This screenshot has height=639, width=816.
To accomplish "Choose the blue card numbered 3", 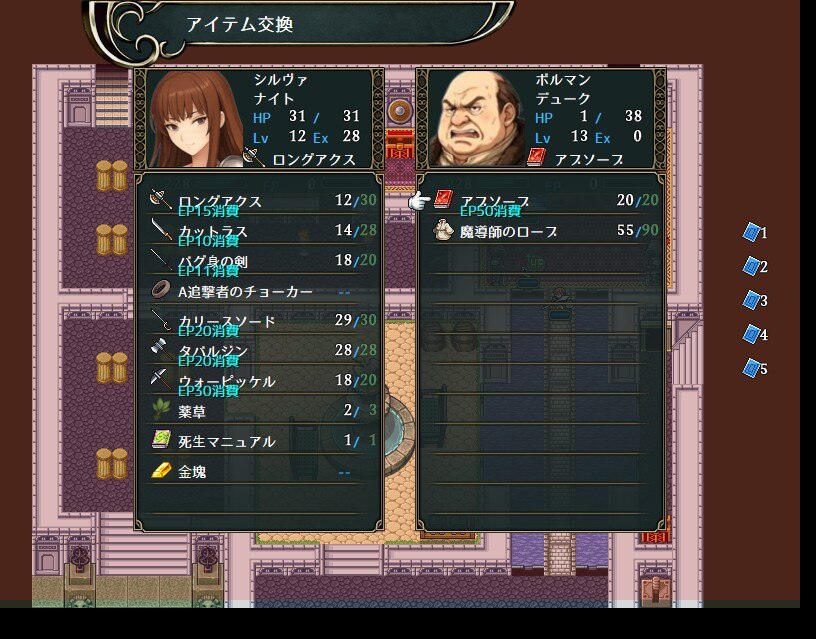I will click(x=752, y=300).
